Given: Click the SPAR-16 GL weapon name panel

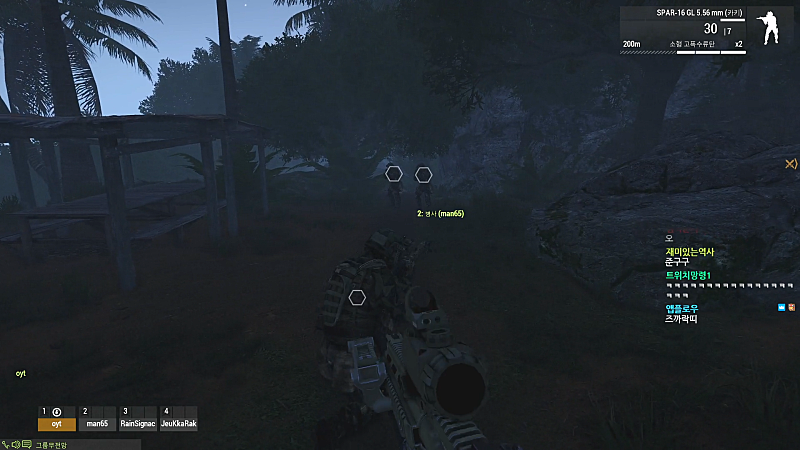Looking at the screenshot, I should 684,12.
